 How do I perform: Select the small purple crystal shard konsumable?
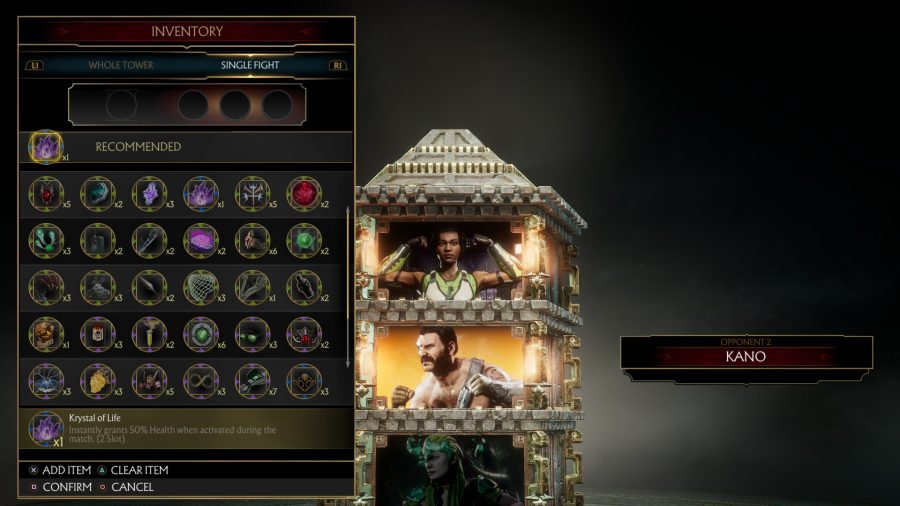tap(149, 193)
